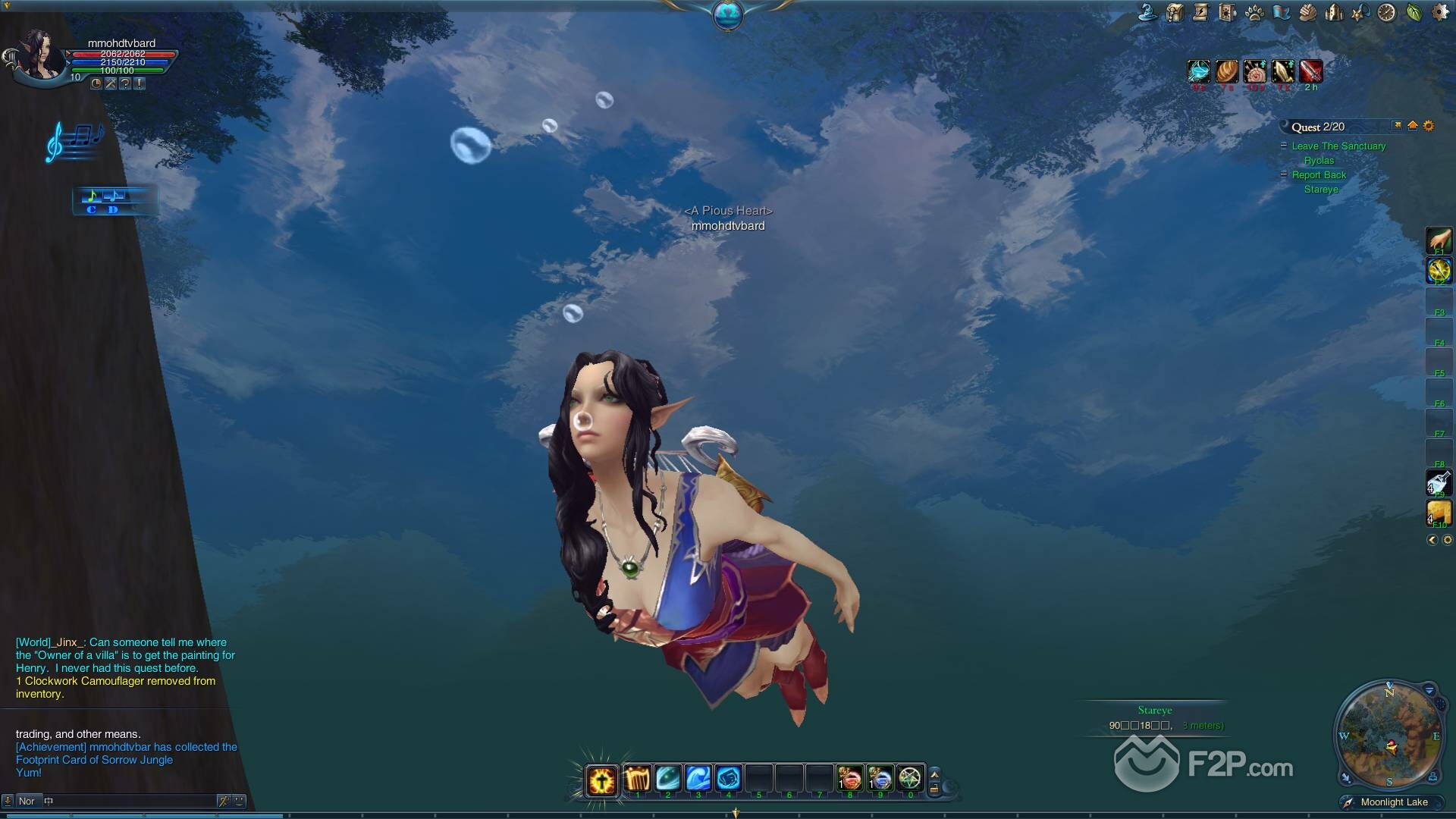Use the golden harp skill
1456x819 pixels.
point(637,779)
